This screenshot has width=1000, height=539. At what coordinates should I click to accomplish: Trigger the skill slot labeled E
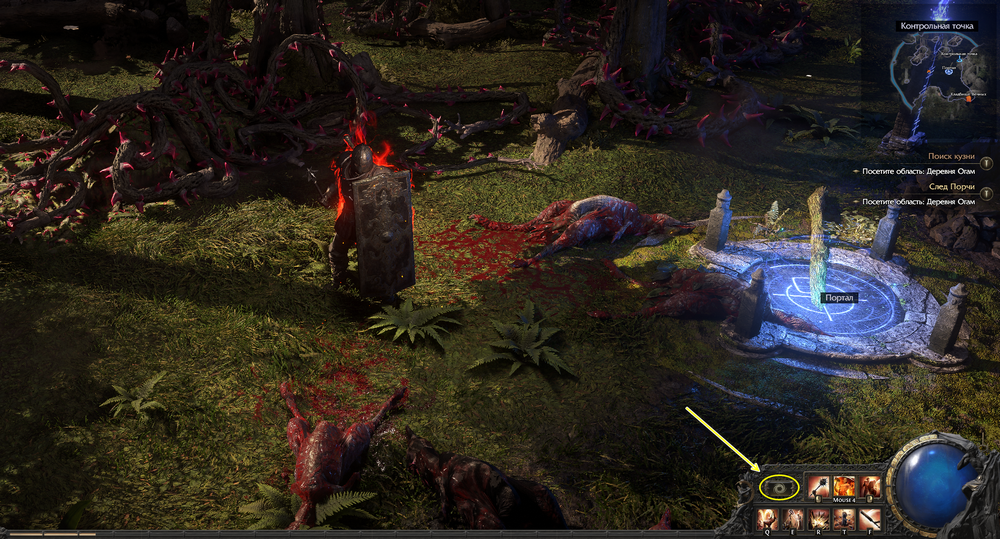[793, 518]
